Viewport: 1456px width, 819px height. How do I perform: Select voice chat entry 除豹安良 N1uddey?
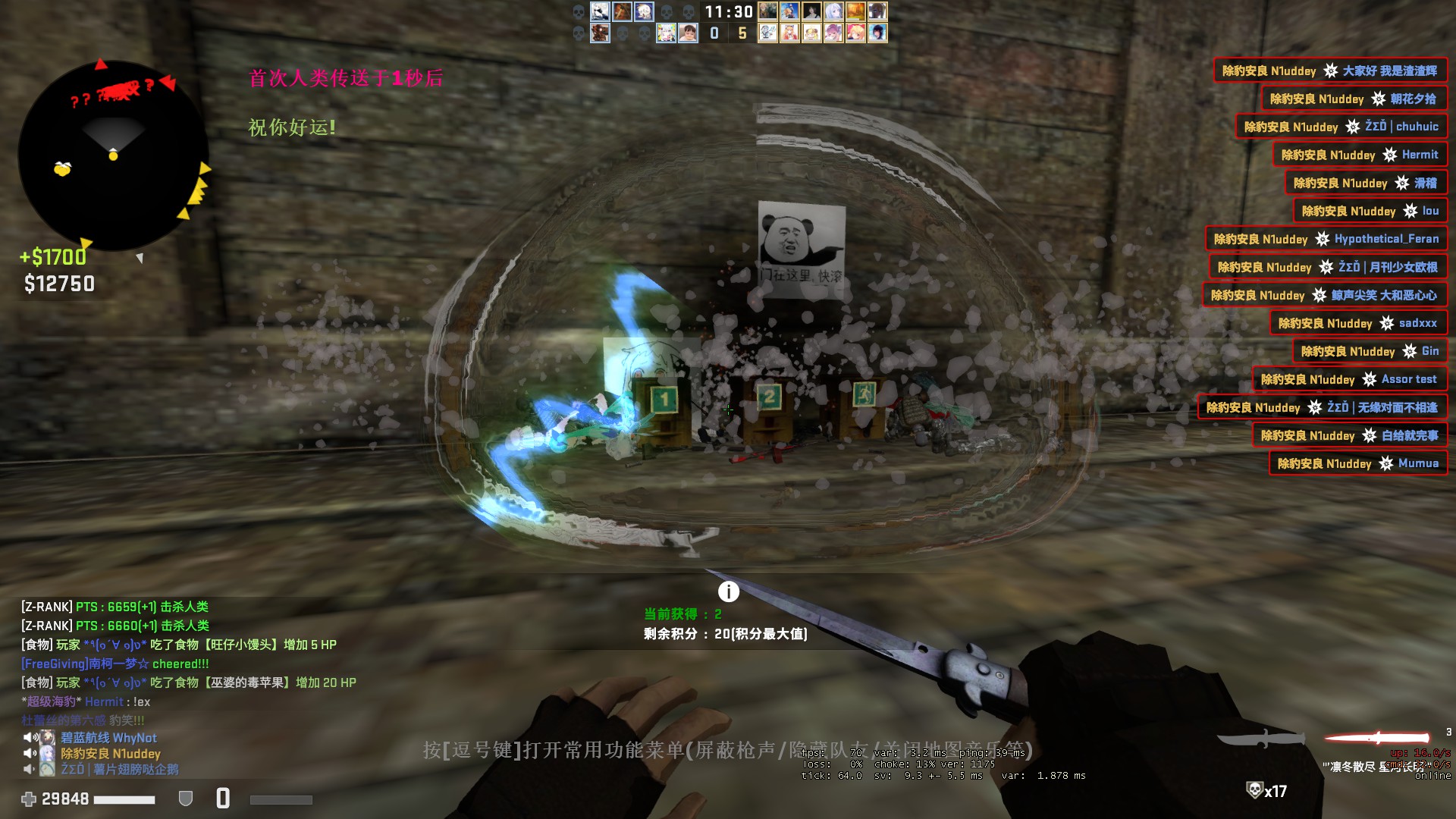pyautogui.click(x=111, y=754)
